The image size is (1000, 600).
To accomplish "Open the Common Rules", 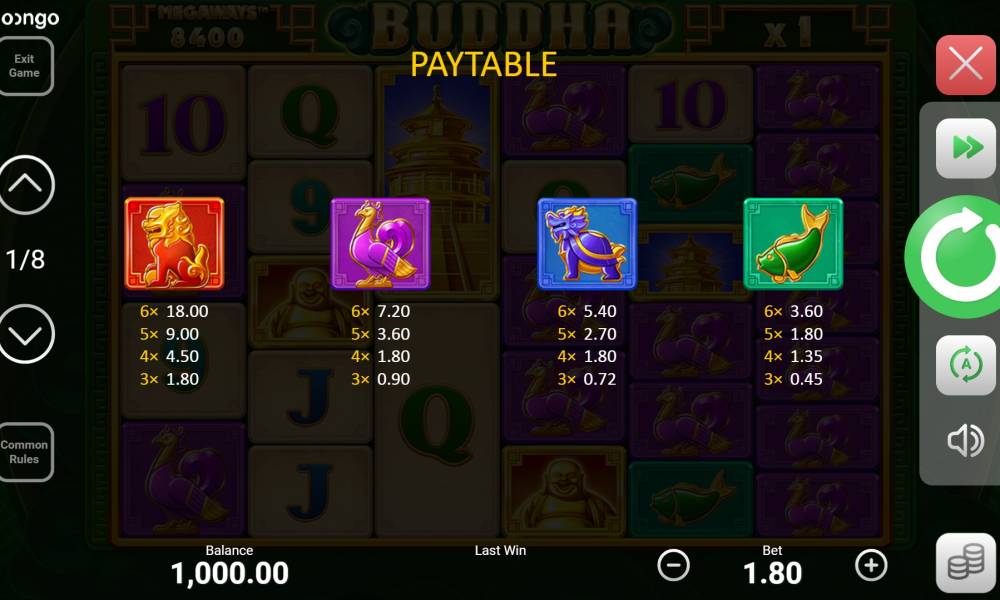I will tap(25, 452).
